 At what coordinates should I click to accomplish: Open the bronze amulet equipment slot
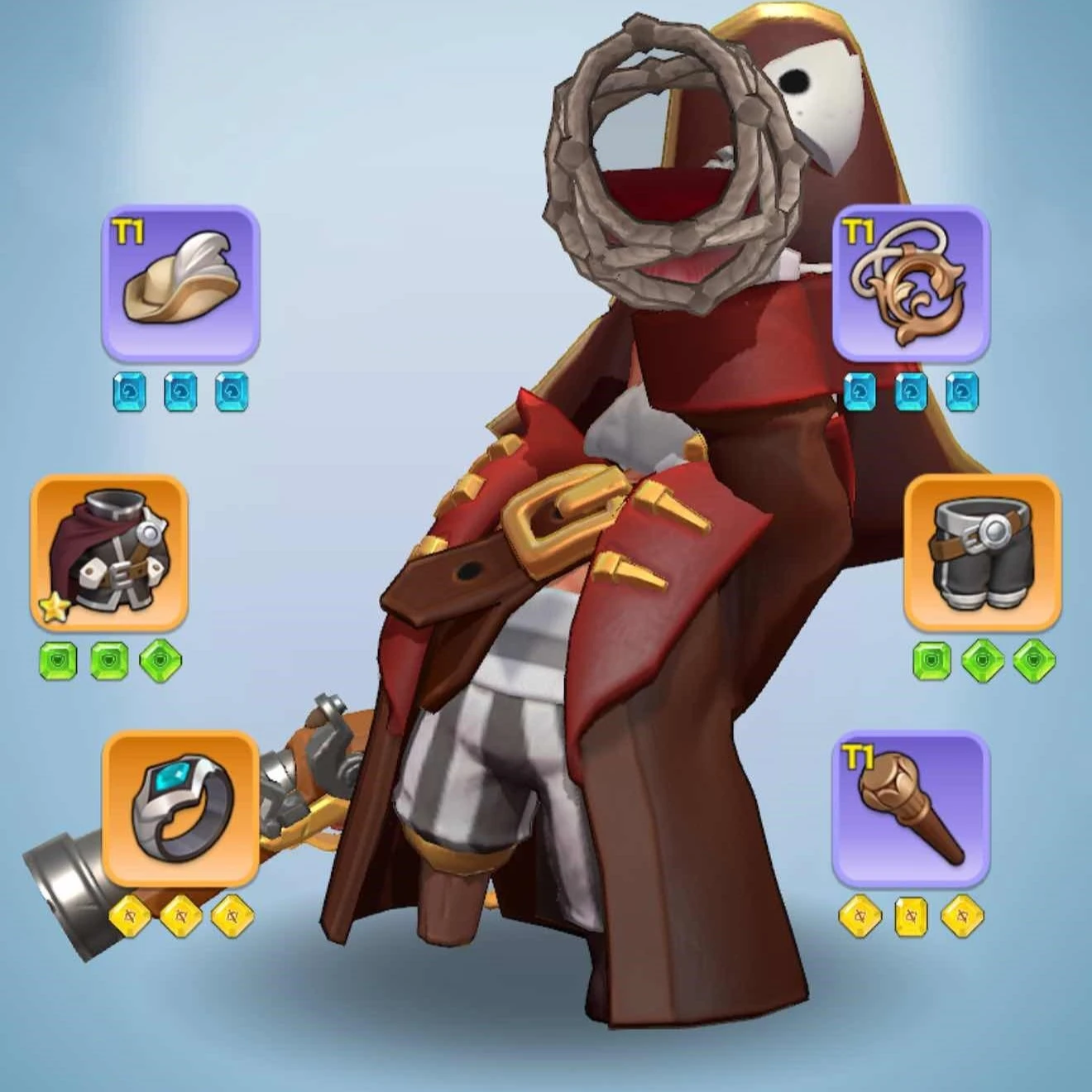911,283
